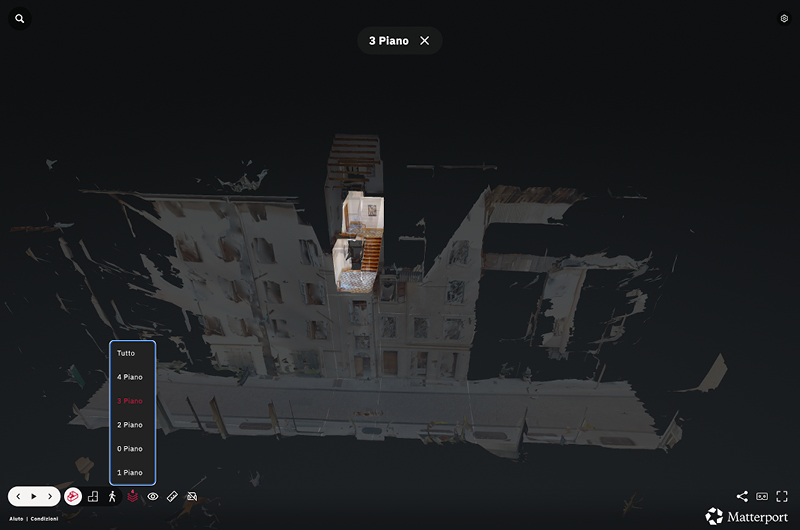The height and width of the screenshot is (530, 800).
Task: Activate the ruler measurement tool
Action: click(172, 496)
